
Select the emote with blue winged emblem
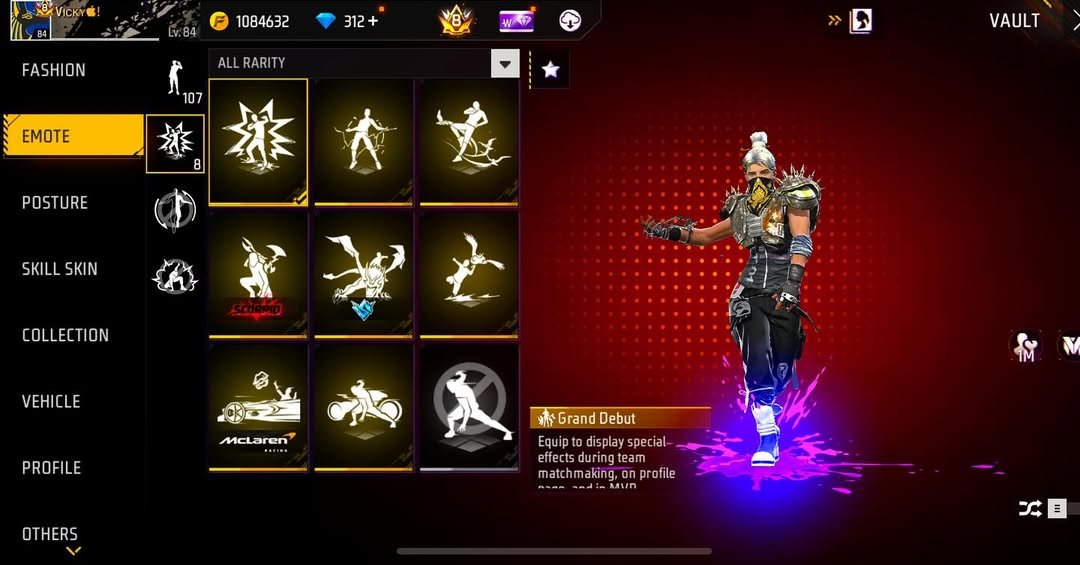364,274
